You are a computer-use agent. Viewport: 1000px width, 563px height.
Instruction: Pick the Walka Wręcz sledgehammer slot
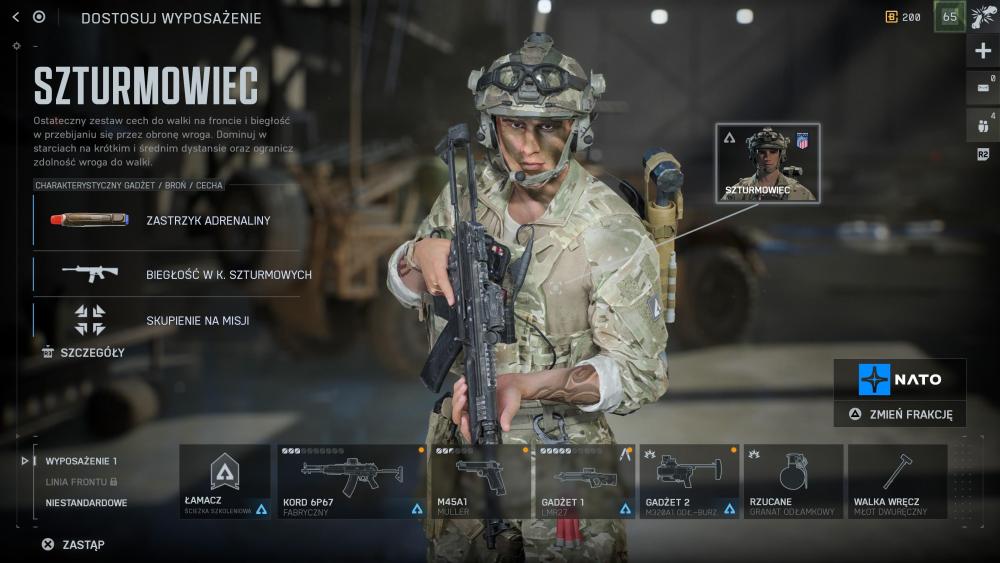pos(897,481)
